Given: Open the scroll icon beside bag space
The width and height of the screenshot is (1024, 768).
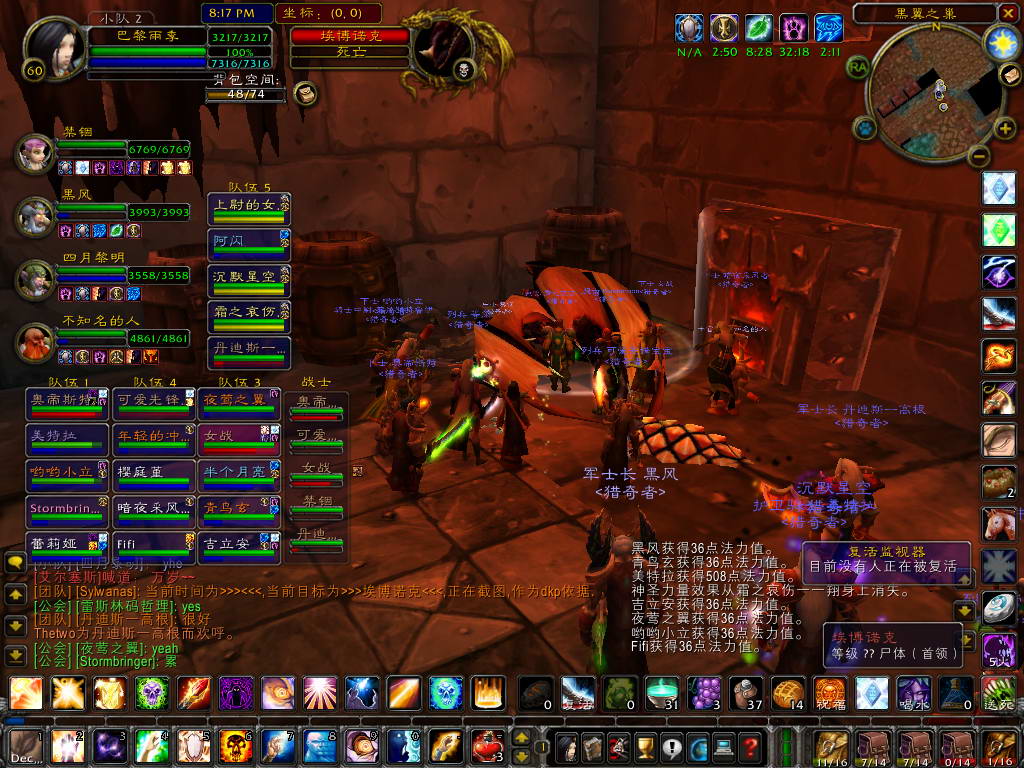Looking at the screenshot, I should coord(307,94).
